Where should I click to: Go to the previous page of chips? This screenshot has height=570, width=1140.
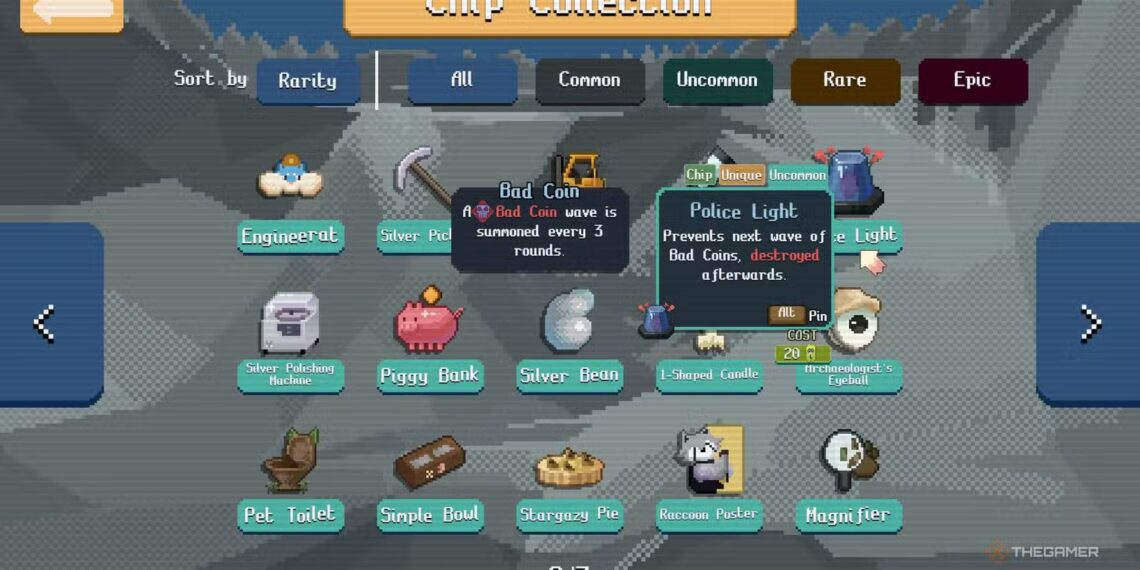coord(45,322)
